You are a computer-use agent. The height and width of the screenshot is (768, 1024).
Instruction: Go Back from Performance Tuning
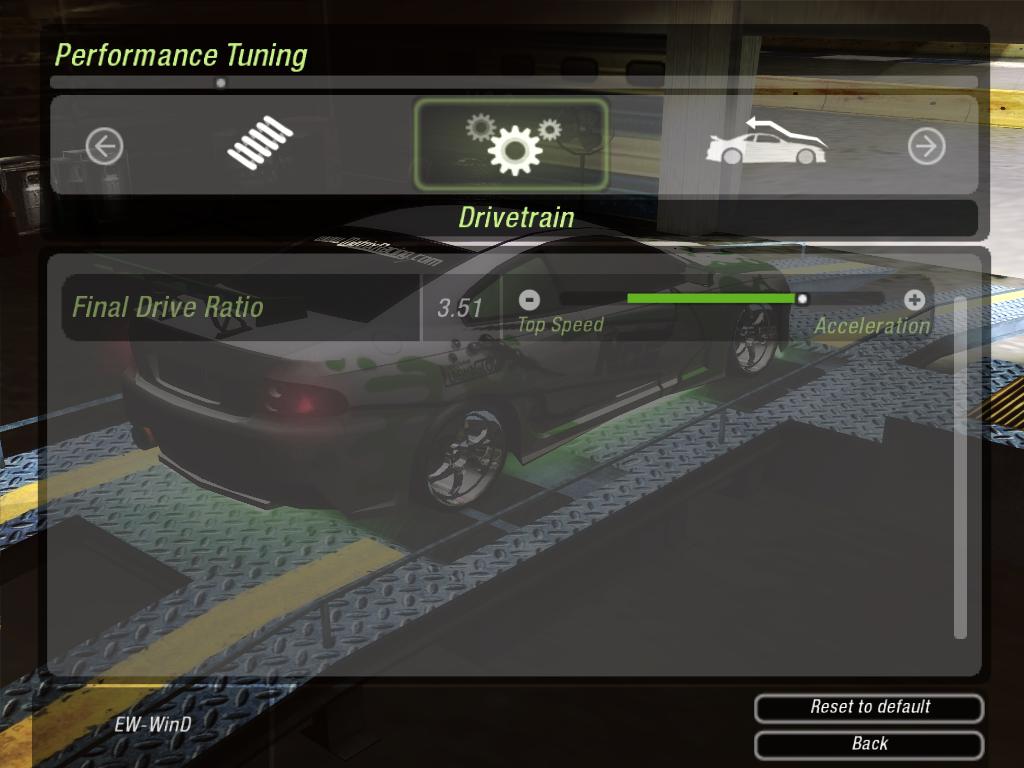[x=869, y=744]
